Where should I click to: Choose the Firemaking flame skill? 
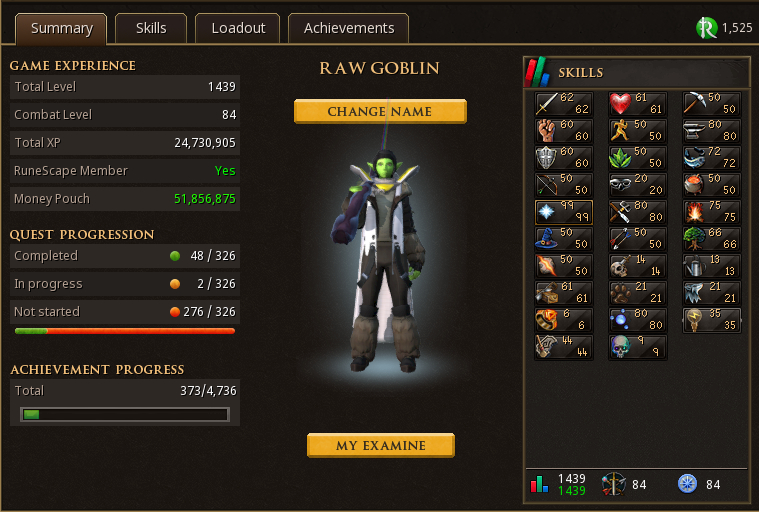click(x=712, y=212)
